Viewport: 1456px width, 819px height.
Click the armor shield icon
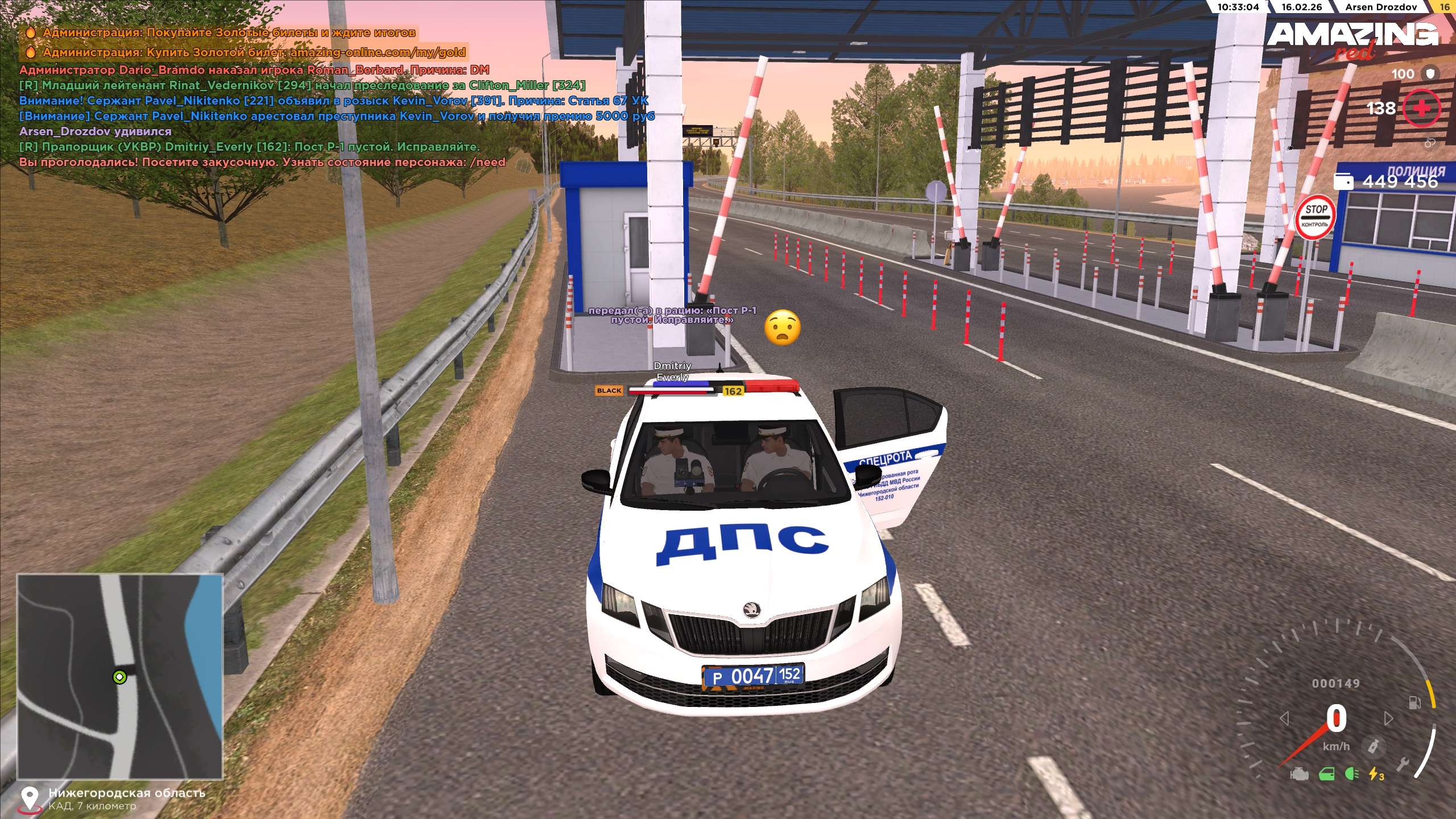click(1430, 73)
